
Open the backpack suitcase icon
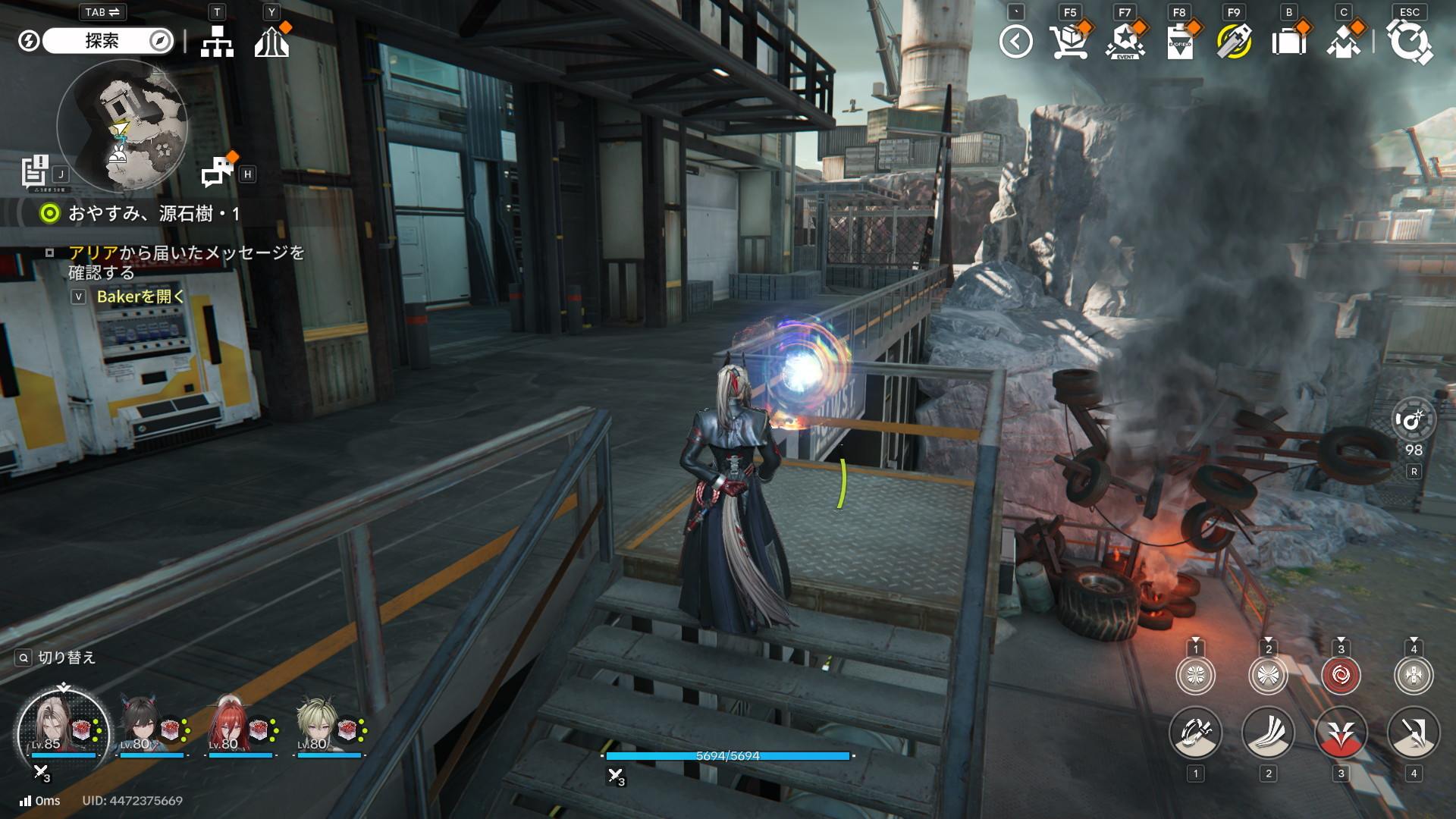pyautogui.click(x=1288, y=42)
